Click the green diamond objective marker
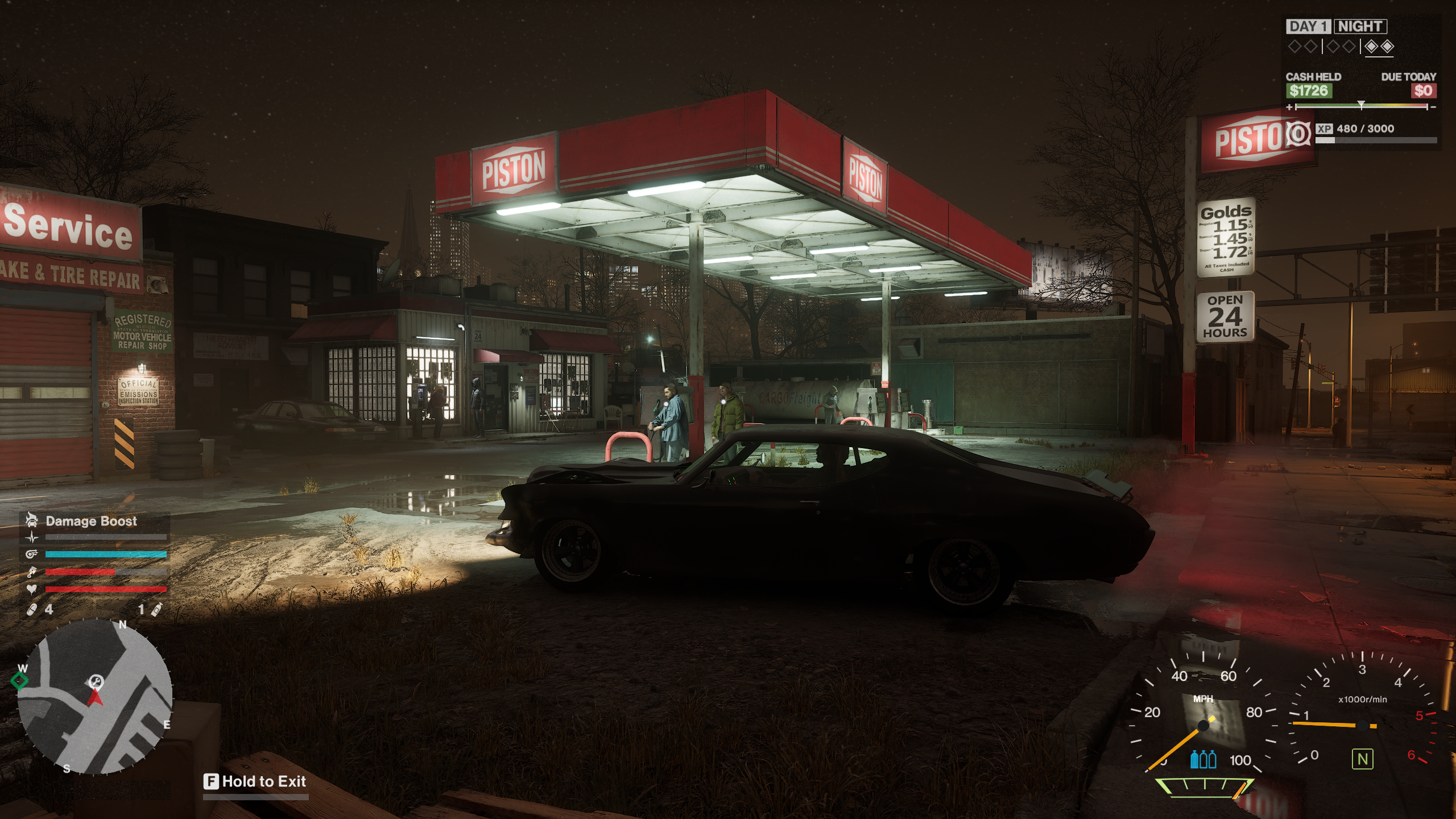Screen dimensions: 1456x819 pyautogui.click(x=20, y=680)
